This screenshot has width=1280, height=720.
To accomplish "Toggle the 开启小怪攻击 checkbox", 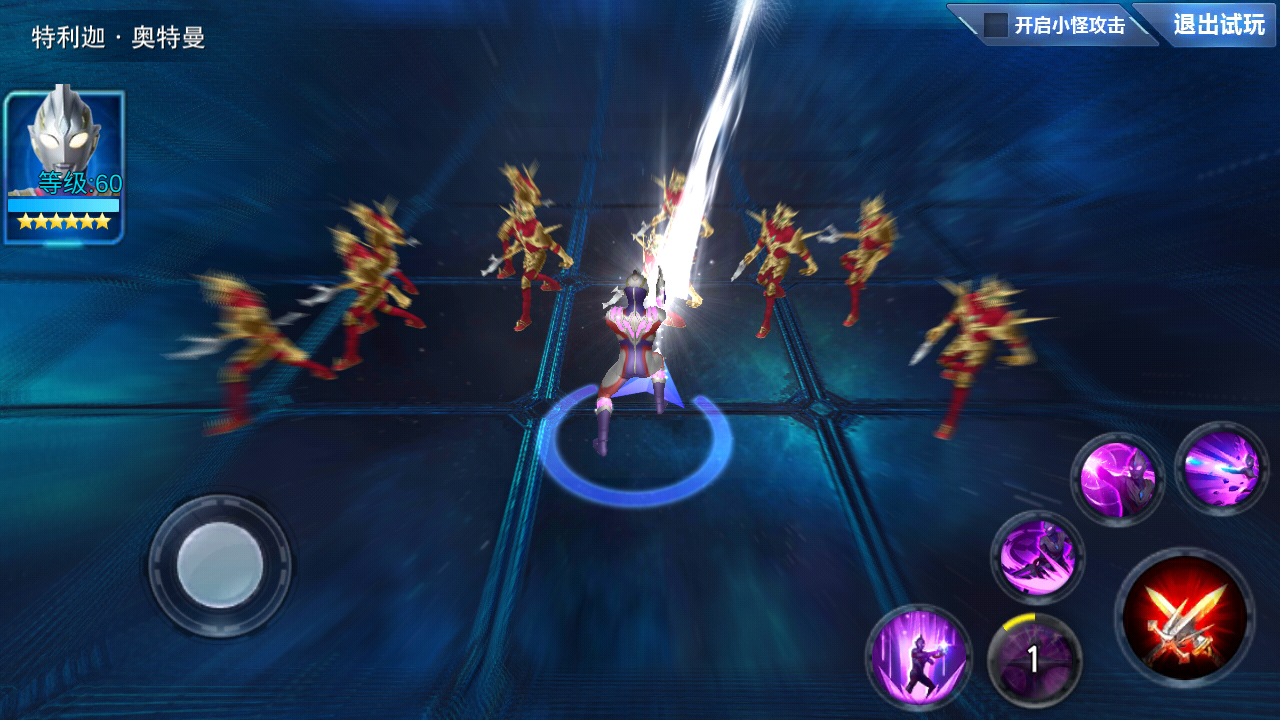I will [x=996, y=25].
